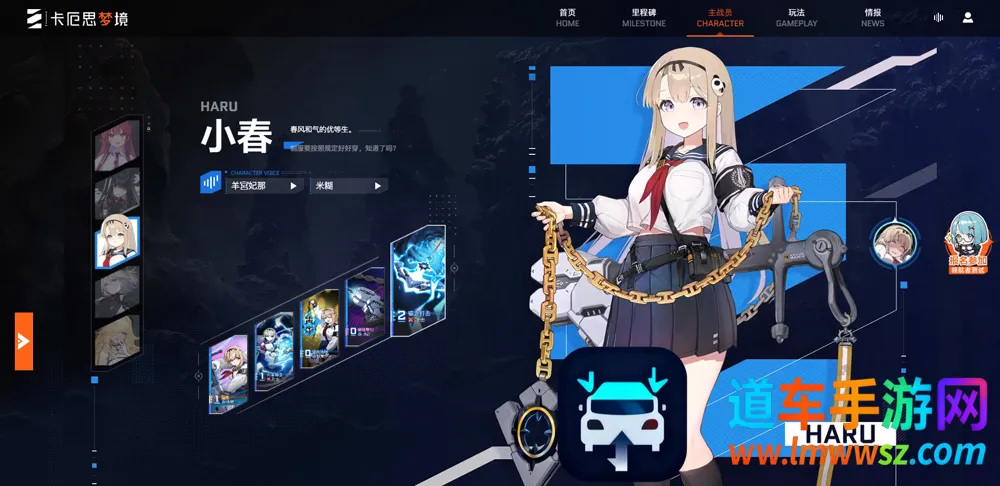Viewport: 1000px width, 486px height.
Task: Toggle the sound waveform icon
Action: pyautogui.click(x=938, y=18)
